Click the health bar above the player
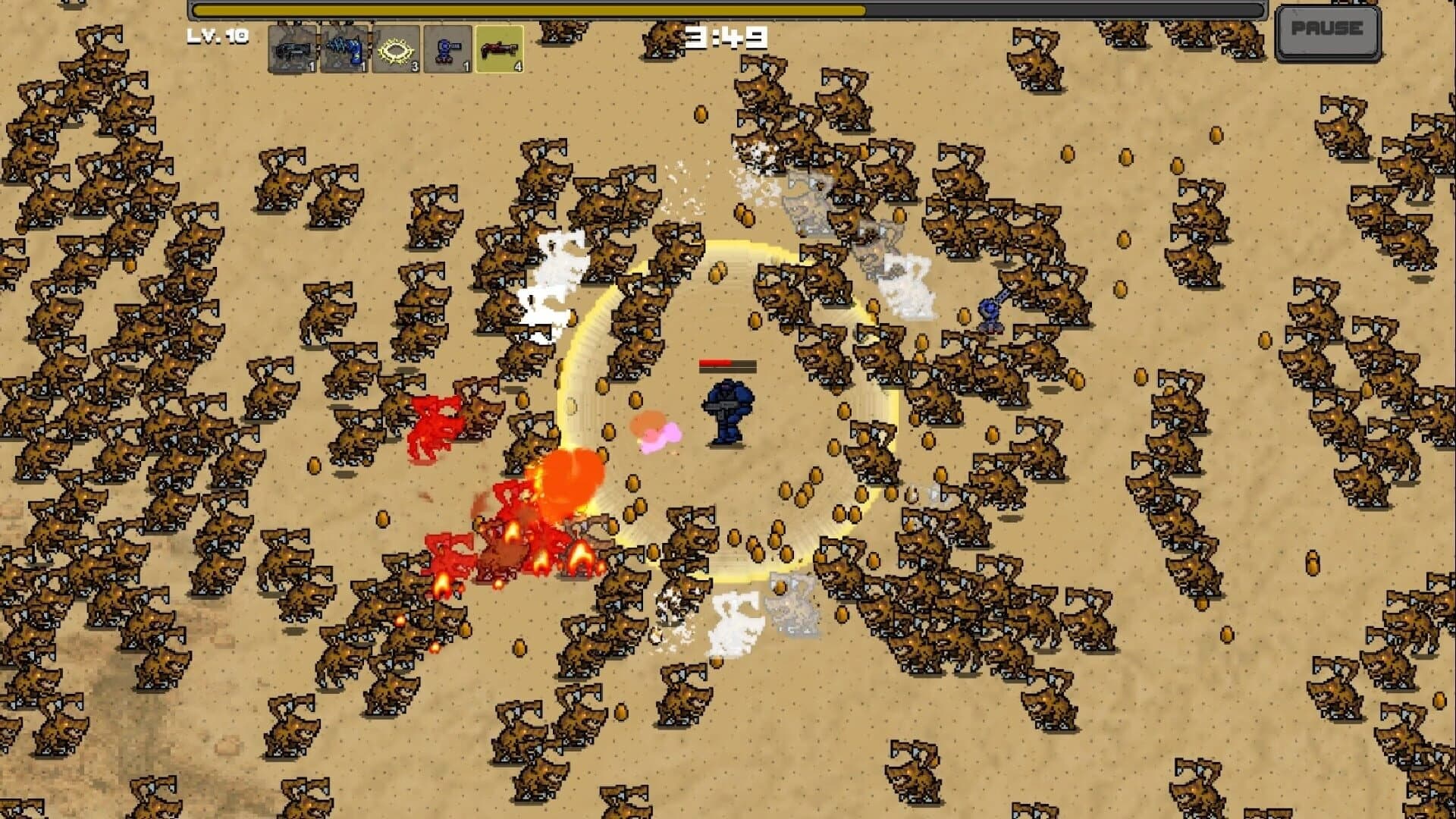 726,364
